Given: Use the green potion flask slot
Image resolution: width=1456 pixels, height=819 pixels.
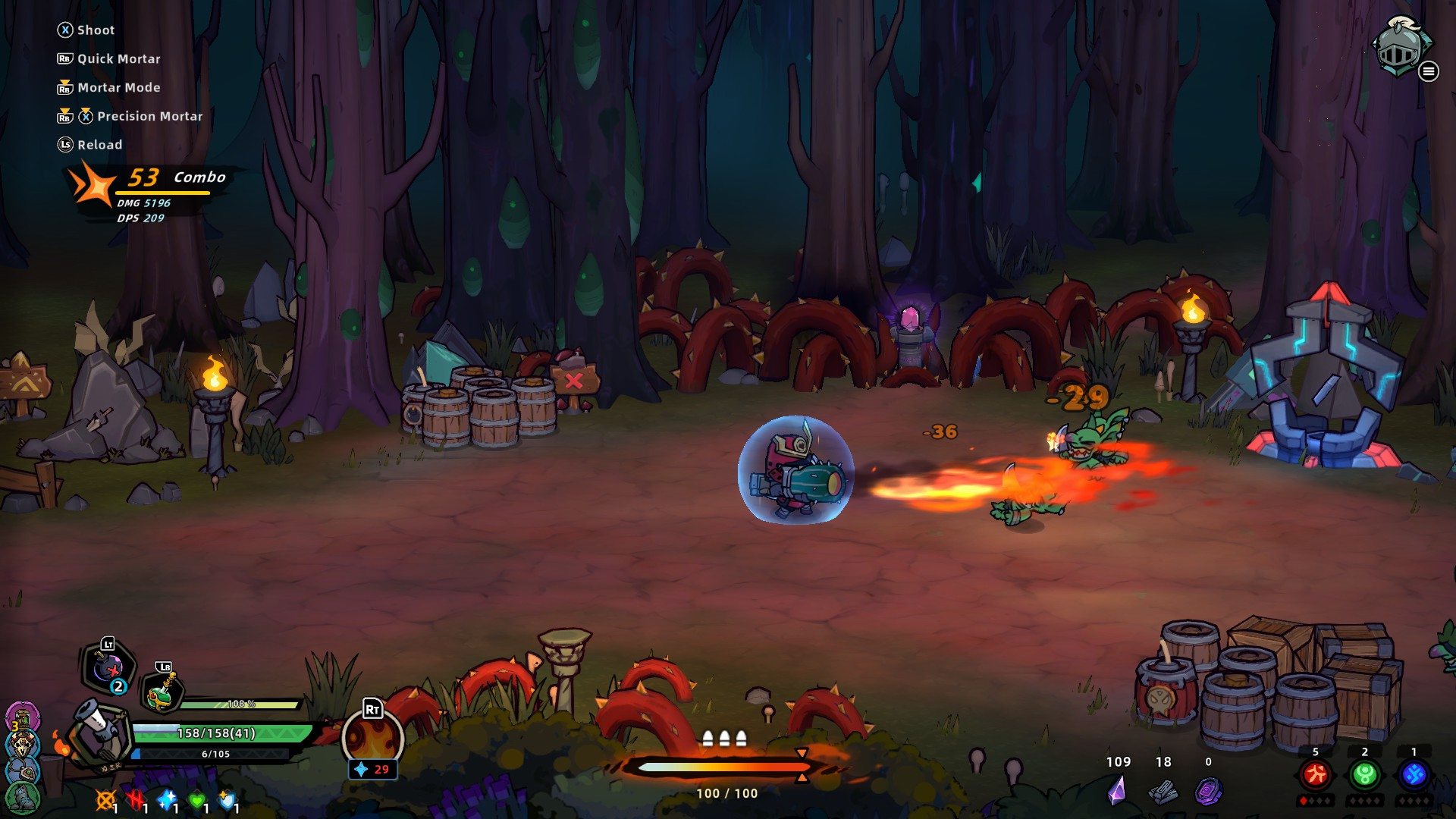Looking at the screenshot, I should coord(162,692).
